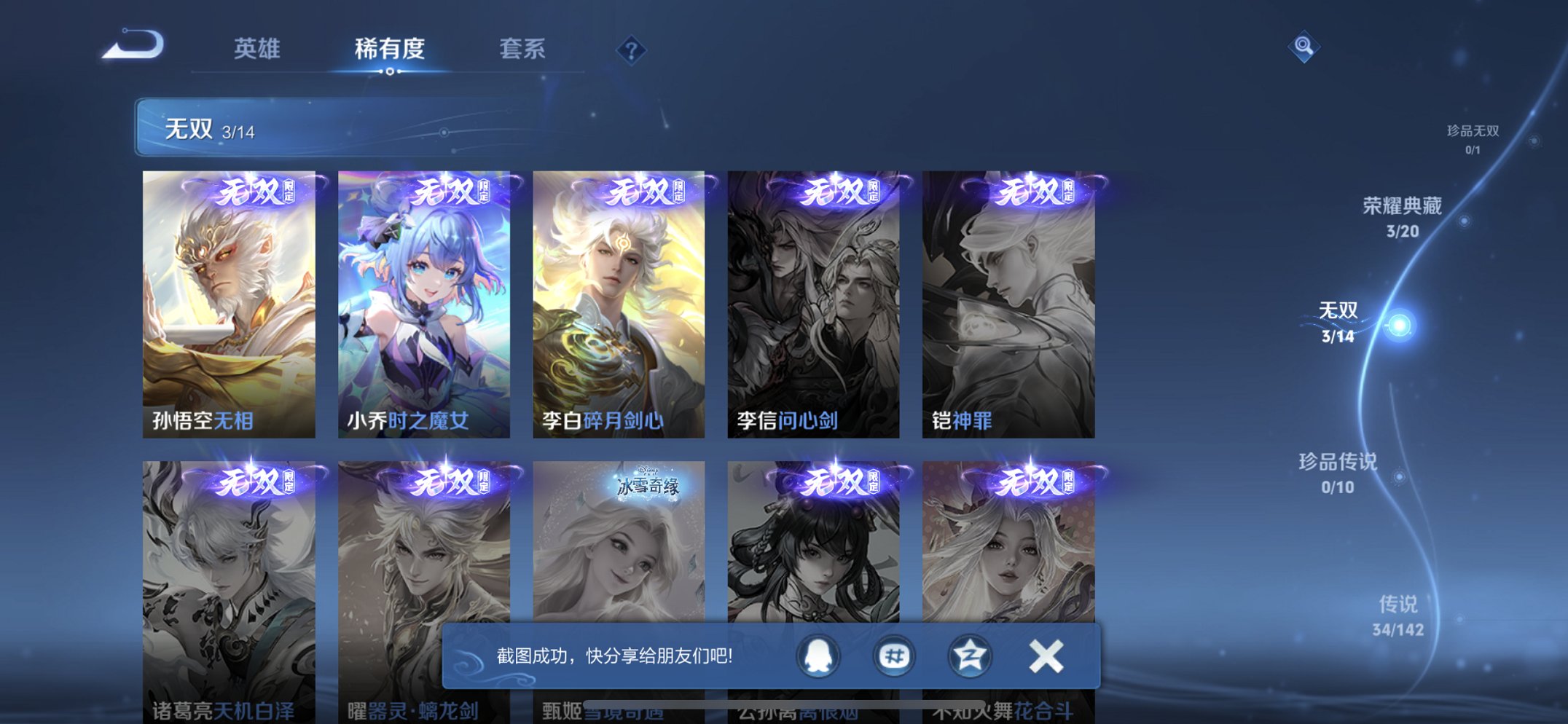Screen dimensions: 1568x724
Task: Switch to the 英雄 tab
Action: (256, 48)
